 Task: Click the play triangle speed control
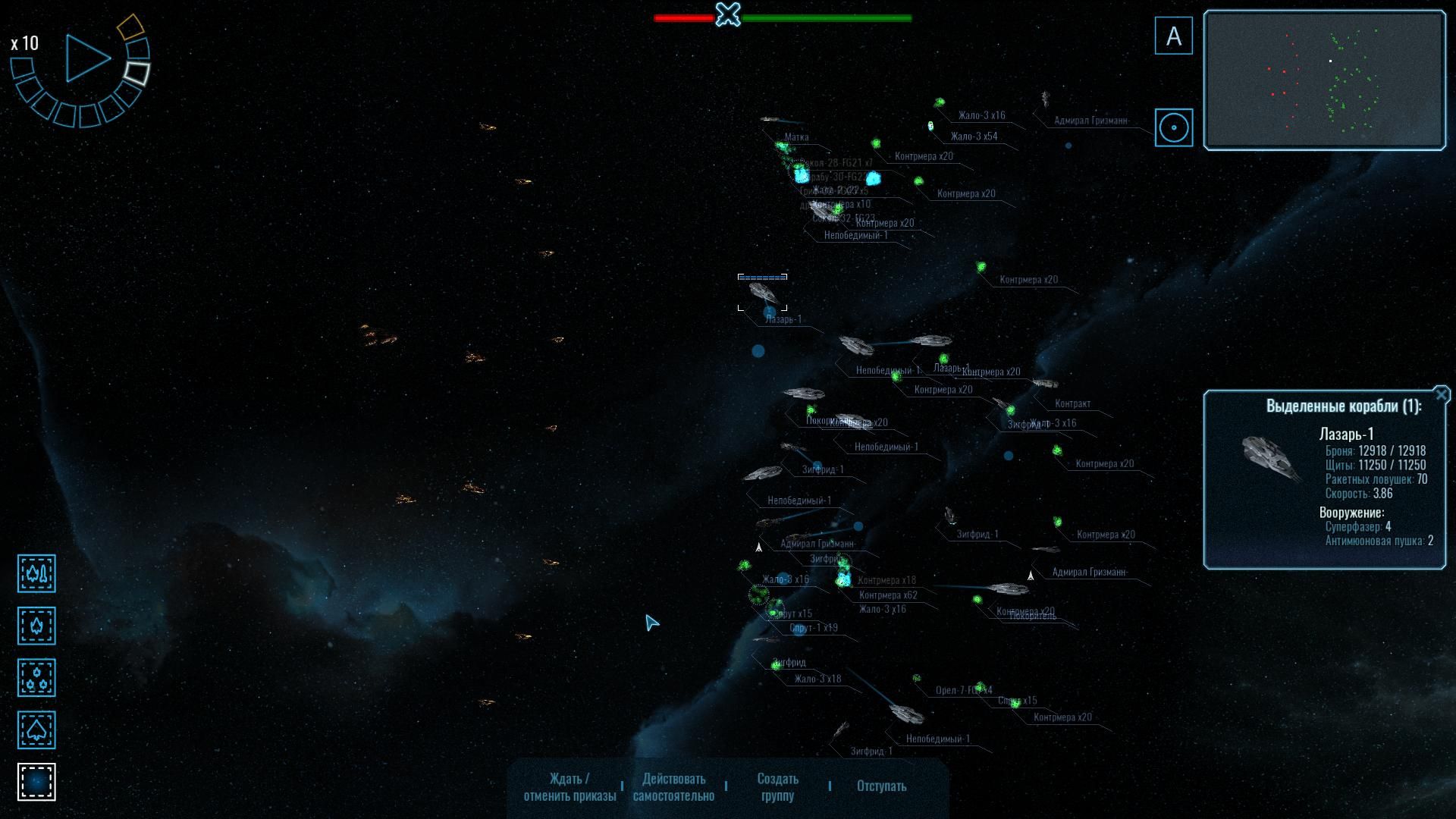[x=86, y=58]
